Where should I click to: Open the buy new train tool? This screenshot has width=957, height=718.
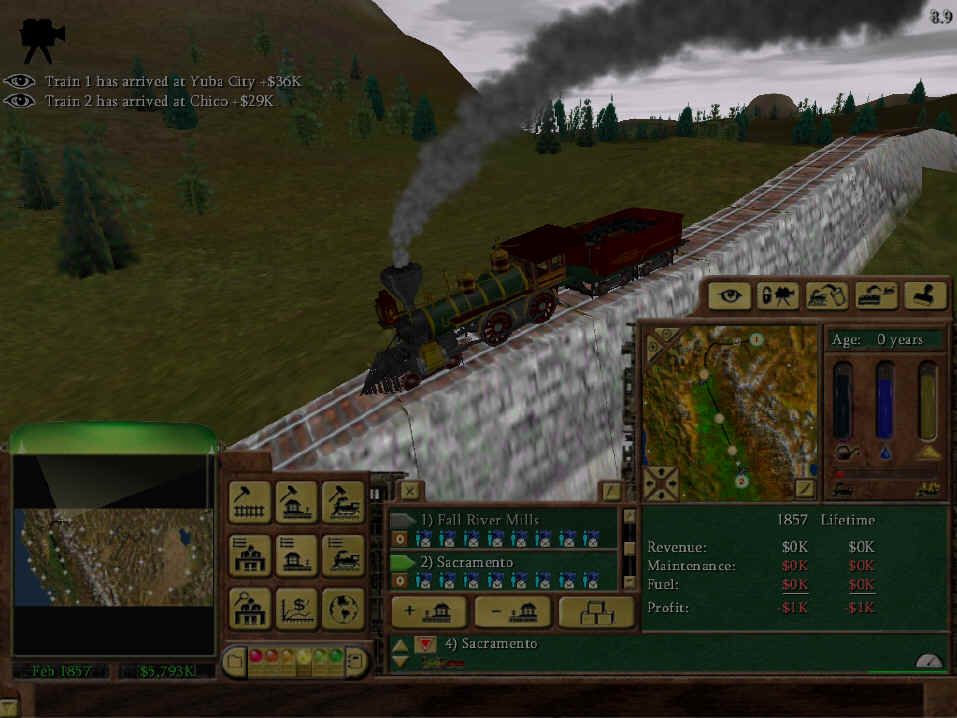coord(342,502)
